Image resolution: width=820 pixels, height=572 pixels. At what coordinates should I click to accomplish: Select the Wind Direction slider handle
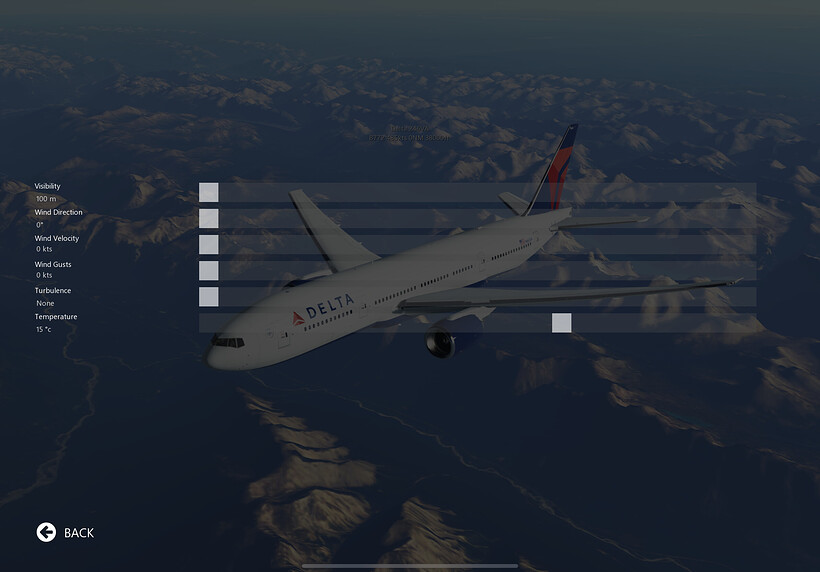click(208, 219)
